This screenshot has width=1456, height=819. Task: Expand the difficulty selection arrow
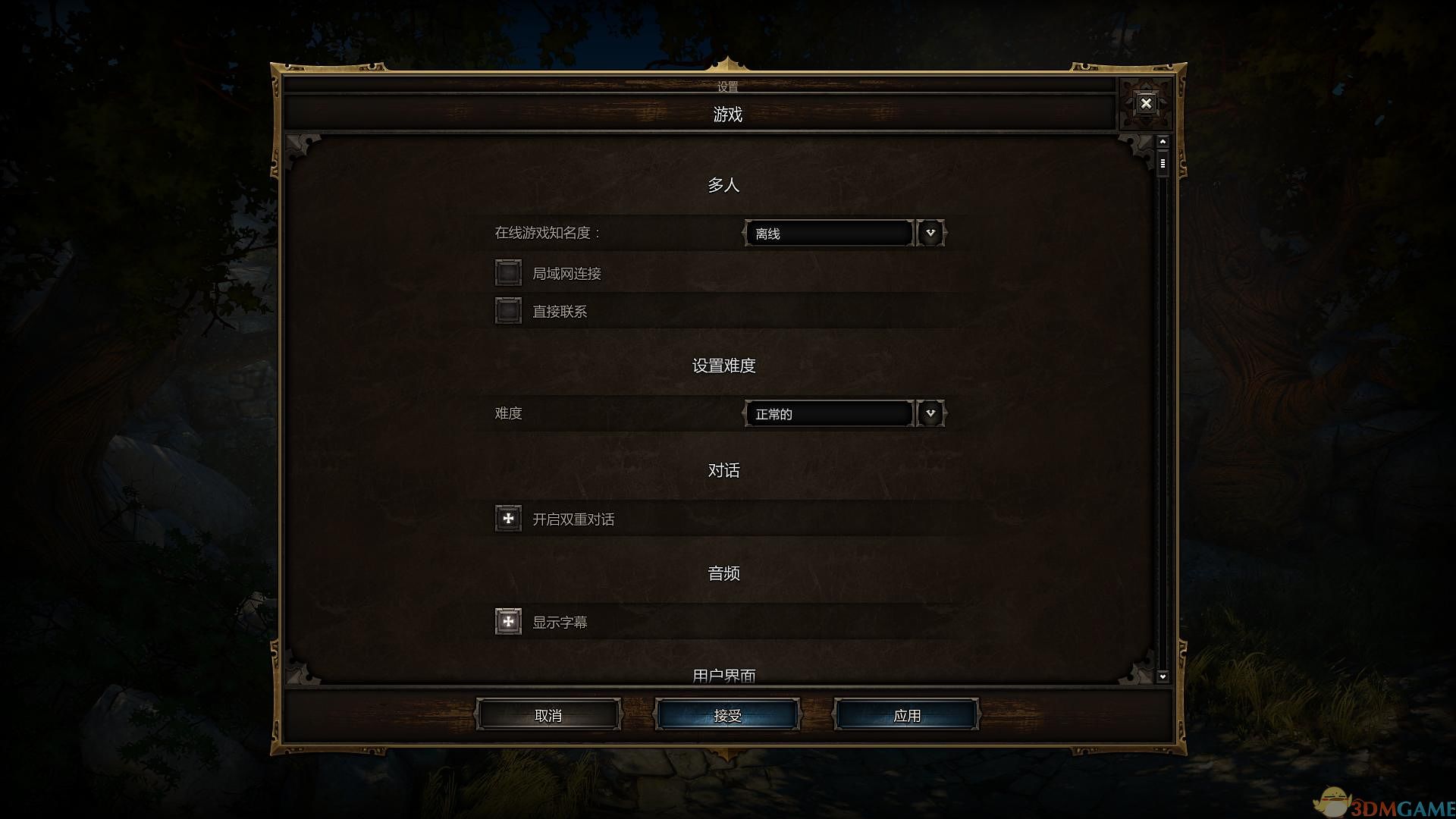pos(930,413)
